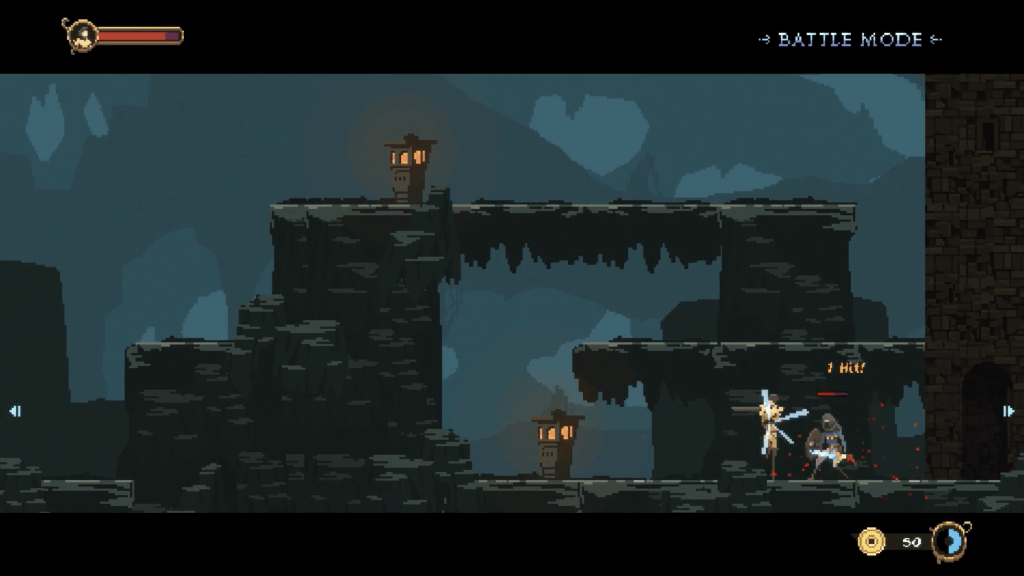Click the left arrow at the screen edge
Viewport: 1024px width, 576px height.
(x=14, y=410)
